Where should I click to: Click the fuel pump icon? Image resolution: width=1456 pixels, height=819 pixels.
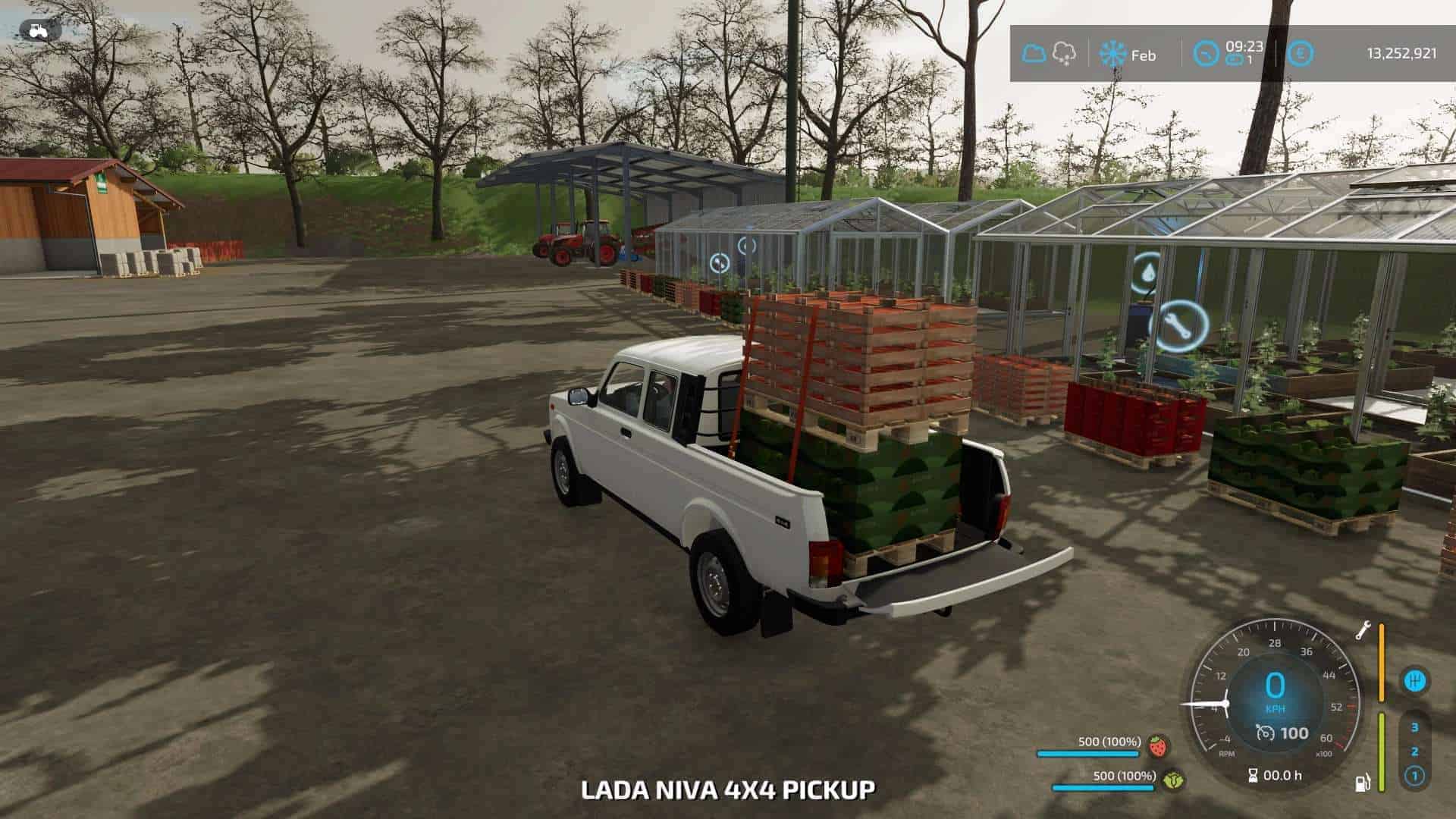click(x=1363, y=783)
